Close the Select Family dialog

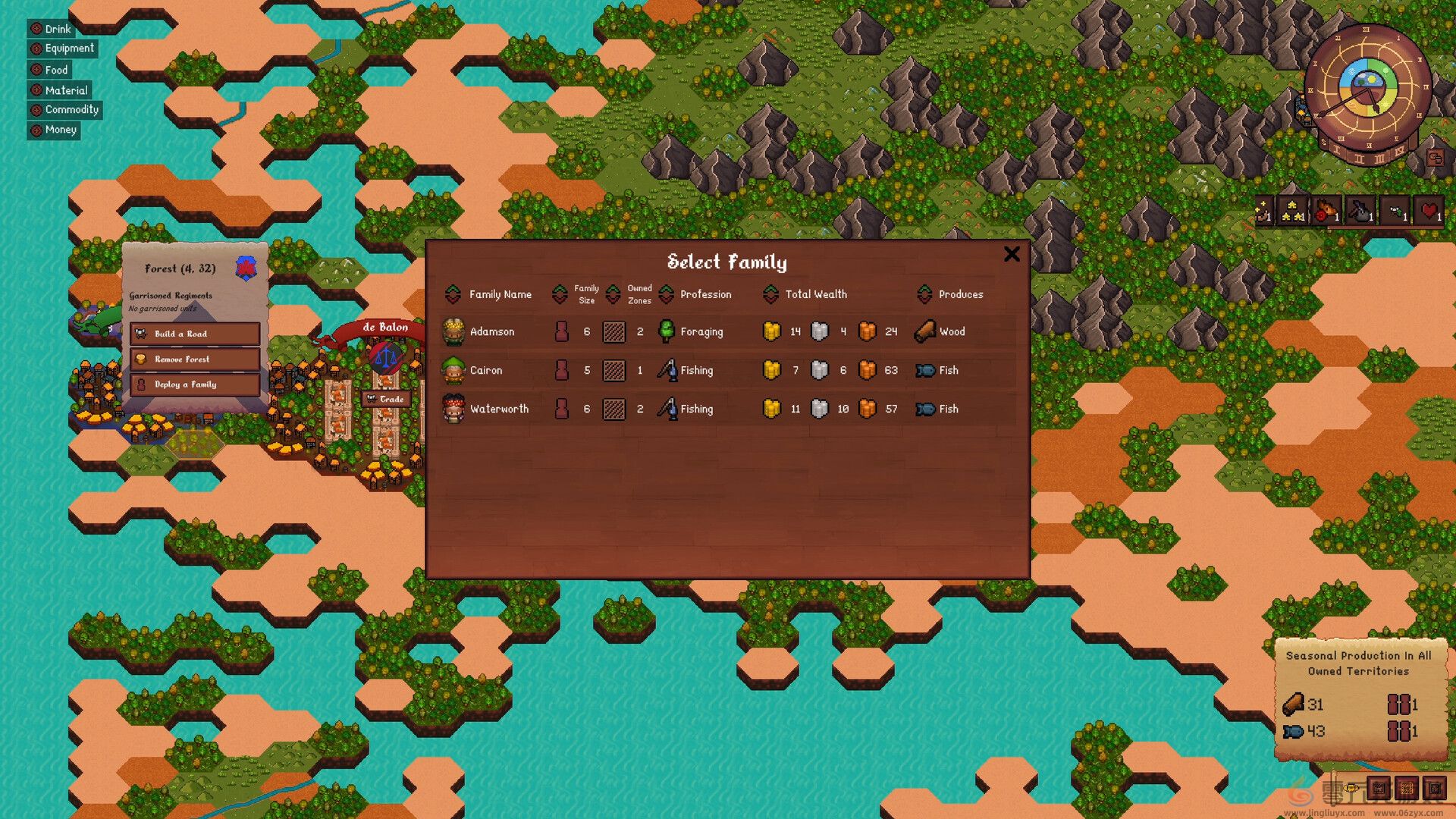point(1012,254)
